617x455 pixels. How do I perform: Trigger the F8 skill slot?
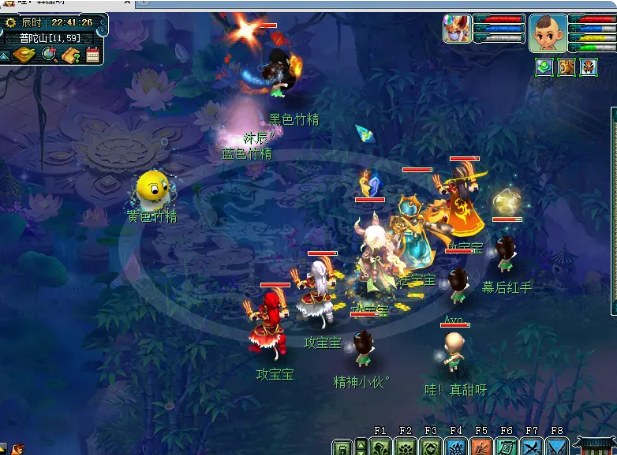click(x=556, y=446)
